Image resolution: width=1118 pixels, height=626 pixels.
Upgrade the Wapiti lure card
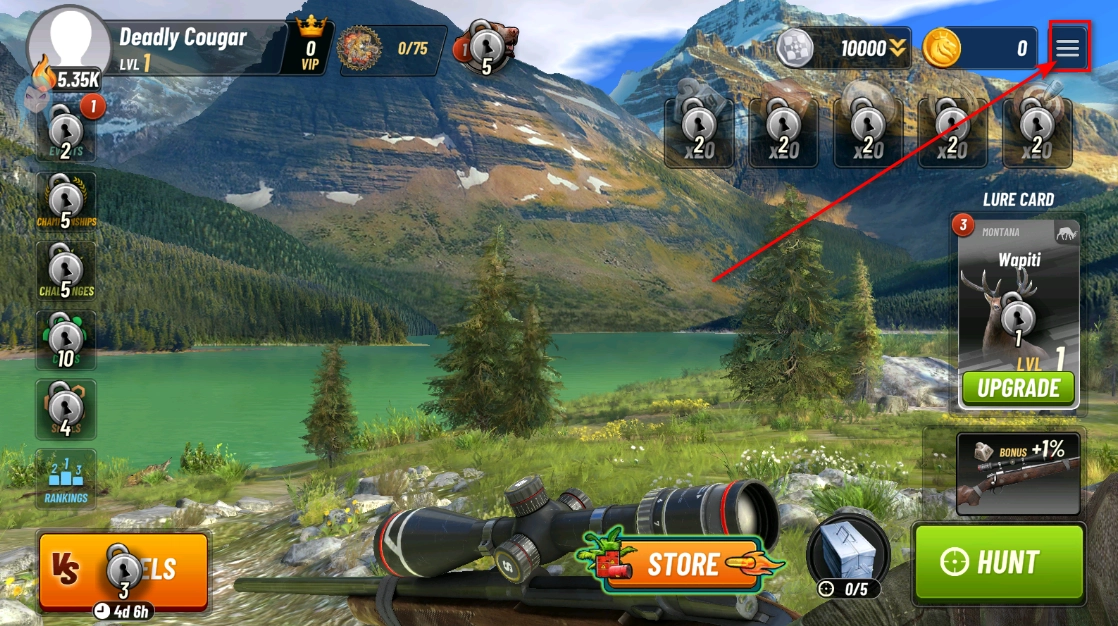1018,388
